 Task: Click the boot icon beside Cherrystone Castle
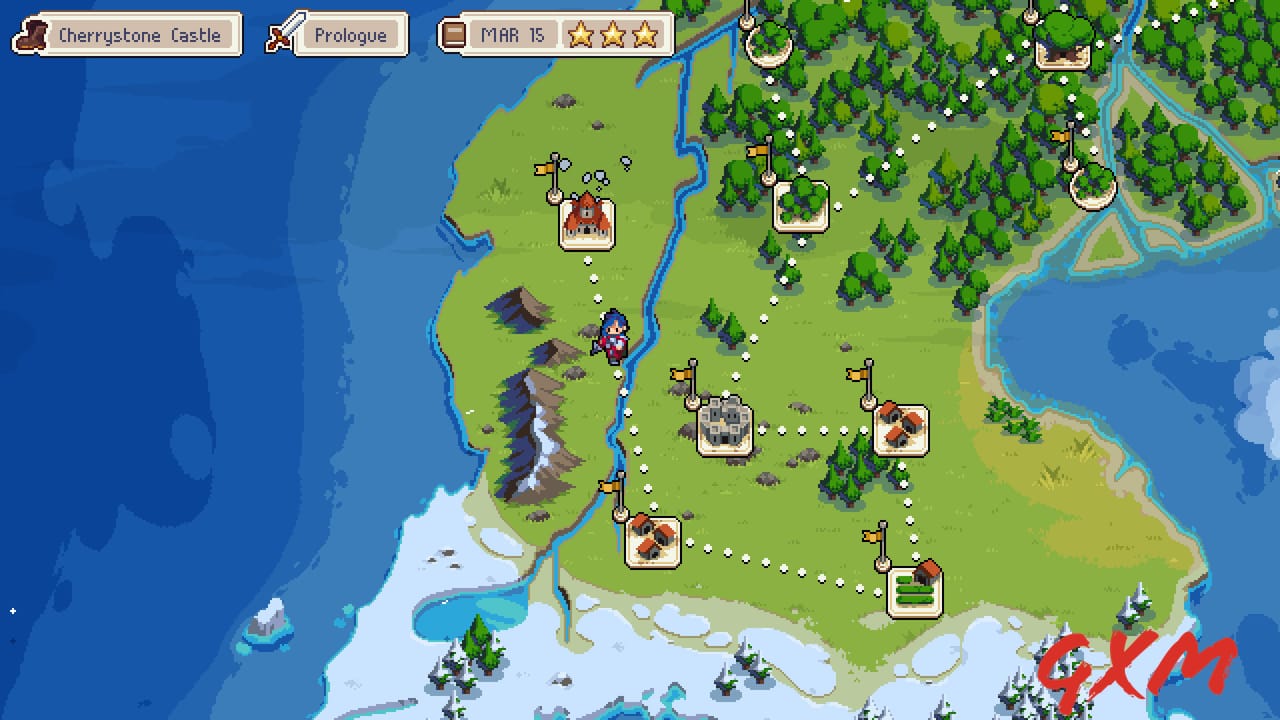31,34
